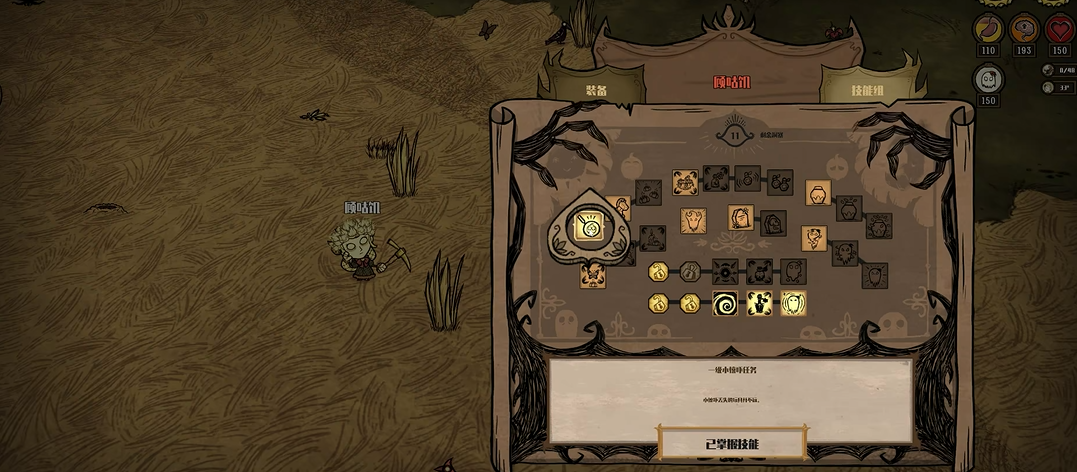The image size is (1077, 472).
Task: Open the 技能组 skill set tab
Action: tap(866, 90)
